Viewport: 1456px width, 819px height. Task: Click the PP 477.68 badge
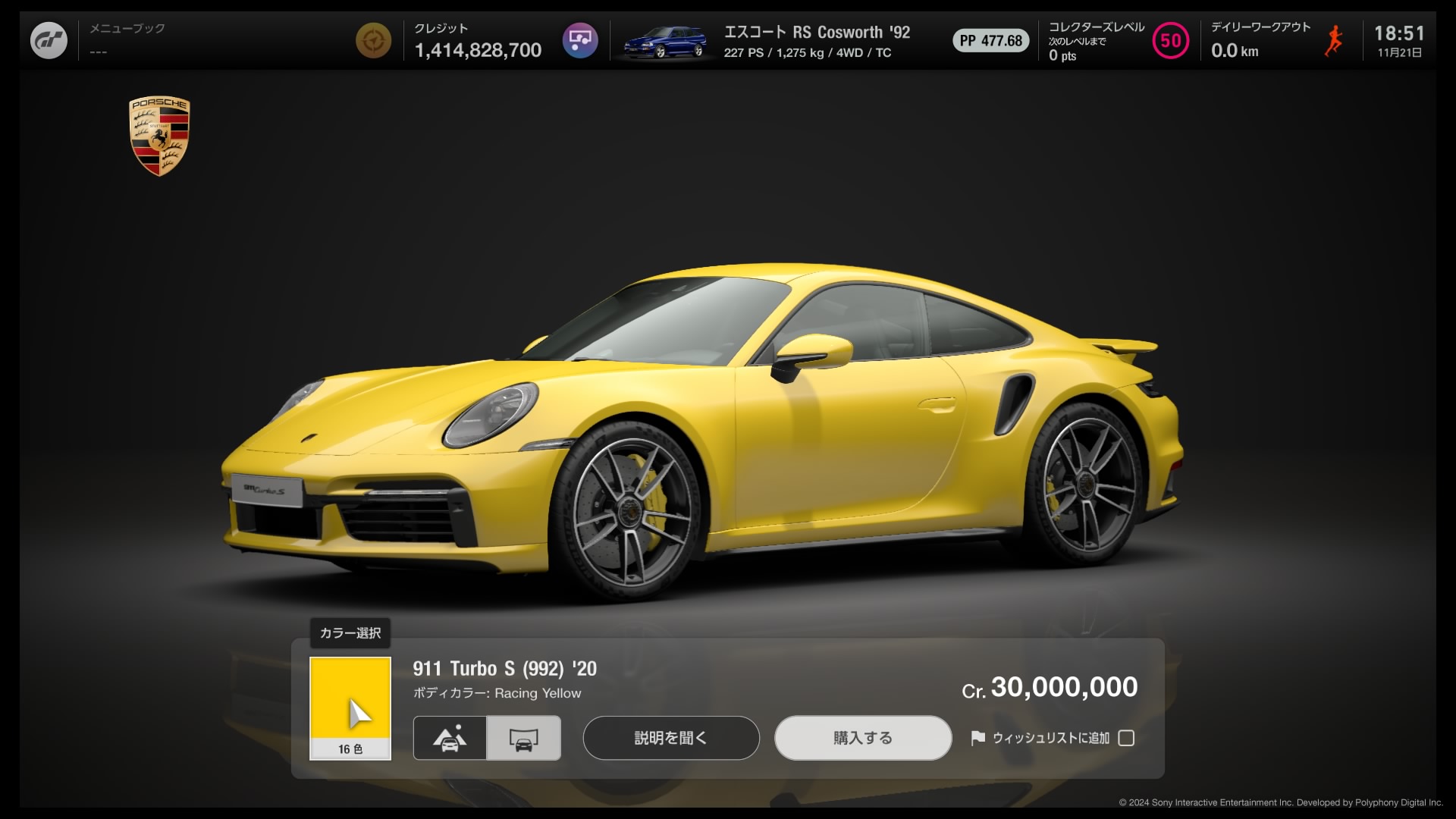click(x=990, y=40)
